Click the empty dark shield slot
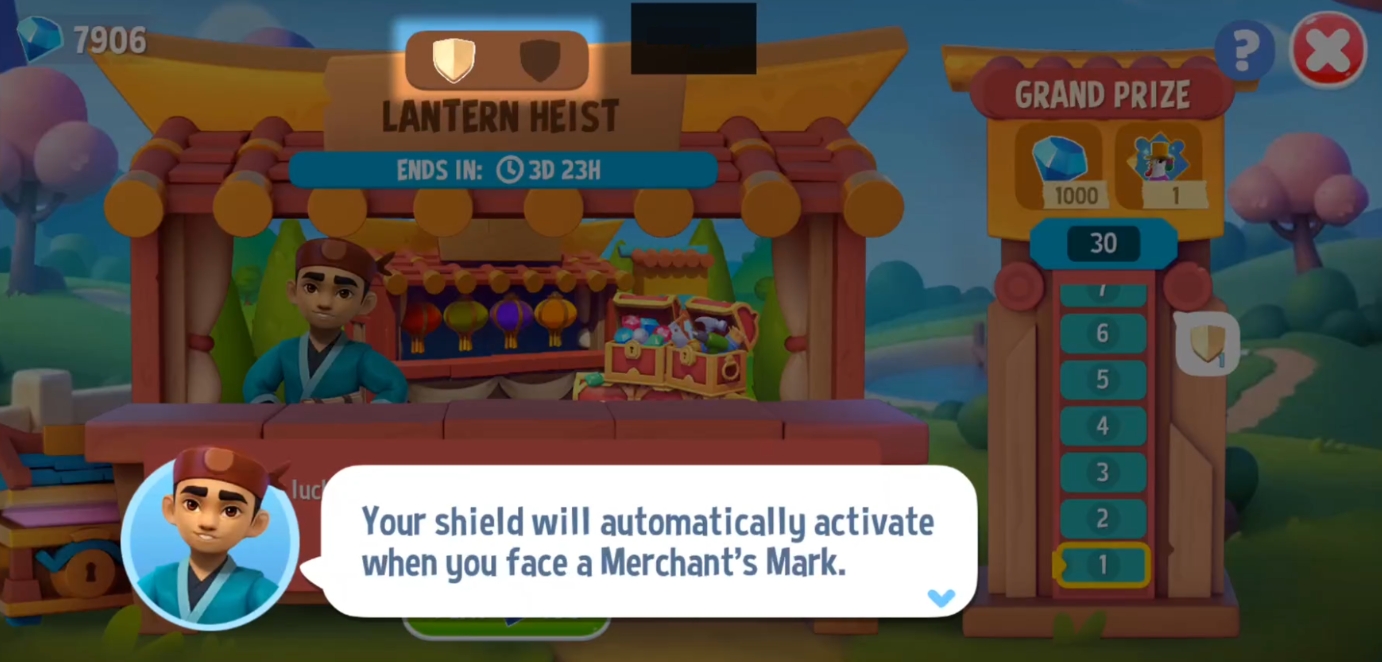Image resolution: width=1382 pixels, height=662 pixels. click(x=540, y=60)
